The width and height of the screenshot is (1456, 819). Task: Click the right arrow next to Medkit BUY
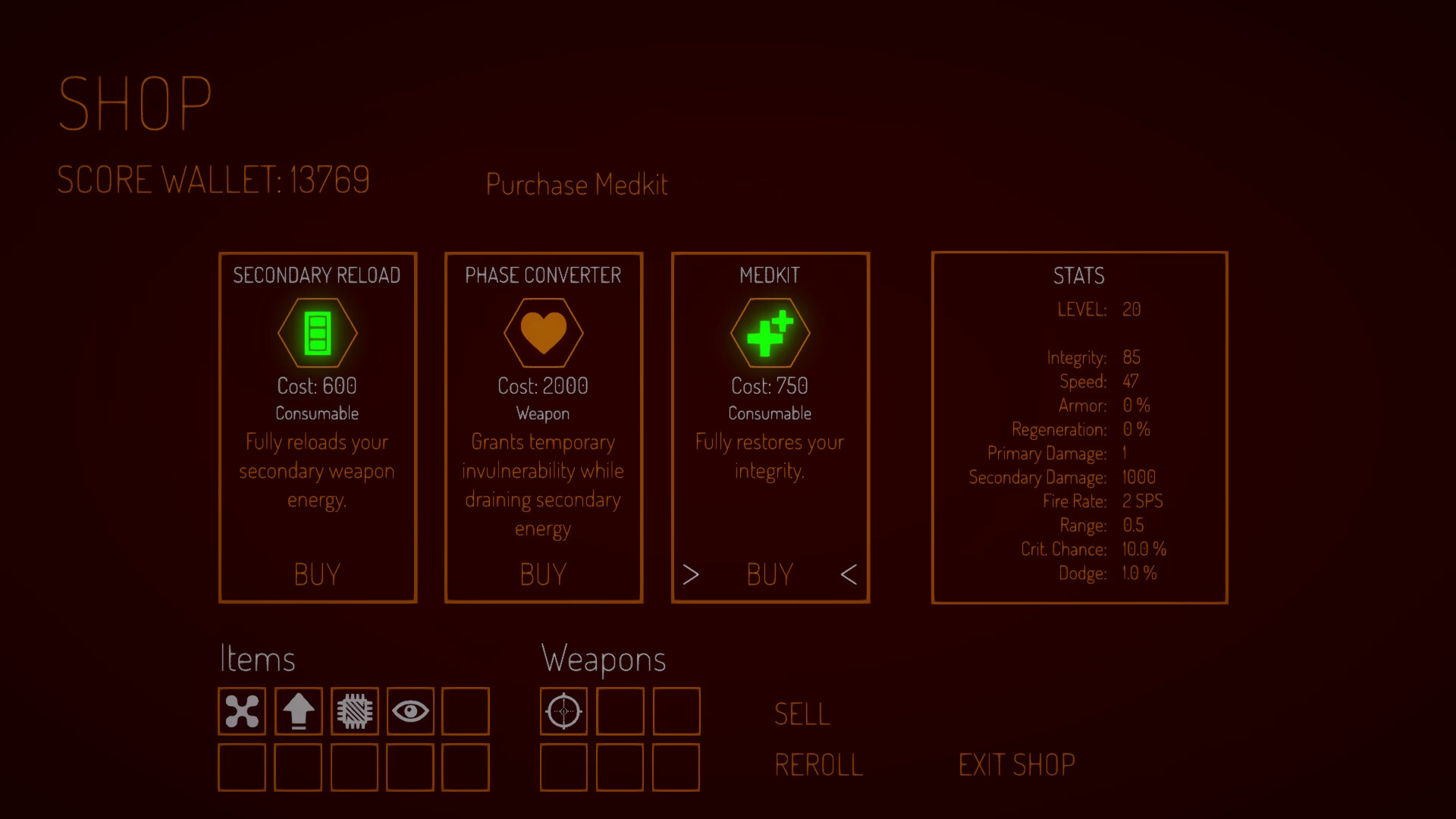click(x=691, y=574)
